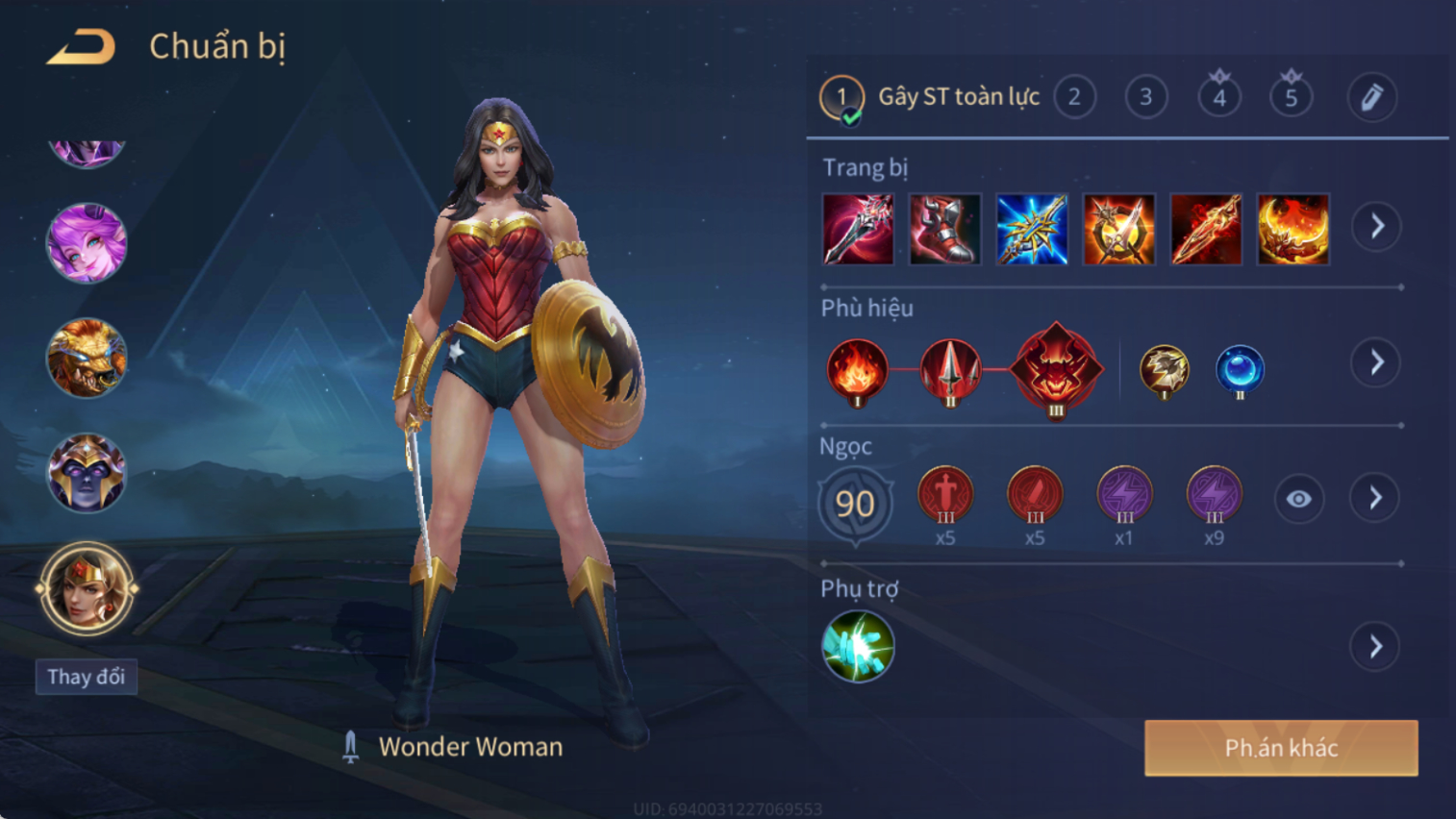Click the Thay đổi change hero button

pyautogui.click(x=87, y=677)
